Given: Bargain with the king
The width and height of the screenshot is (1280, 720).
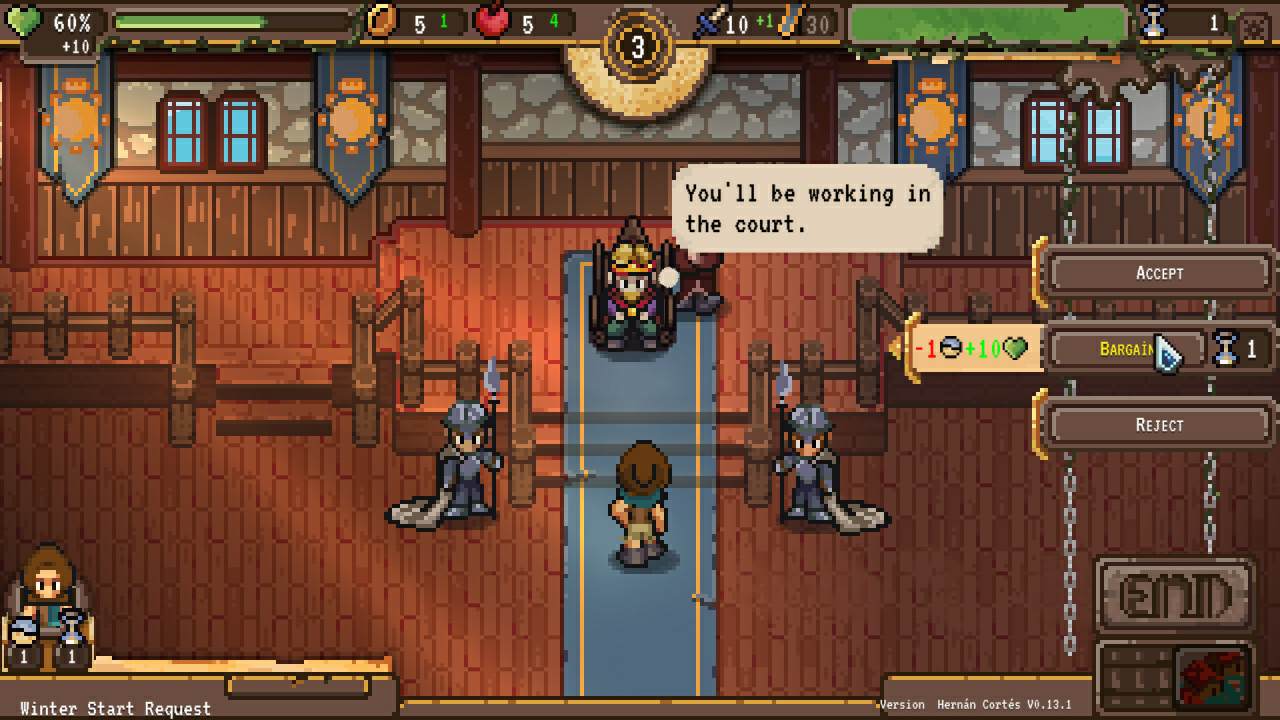Looking at the screenshot, I should coord(1126,349).
